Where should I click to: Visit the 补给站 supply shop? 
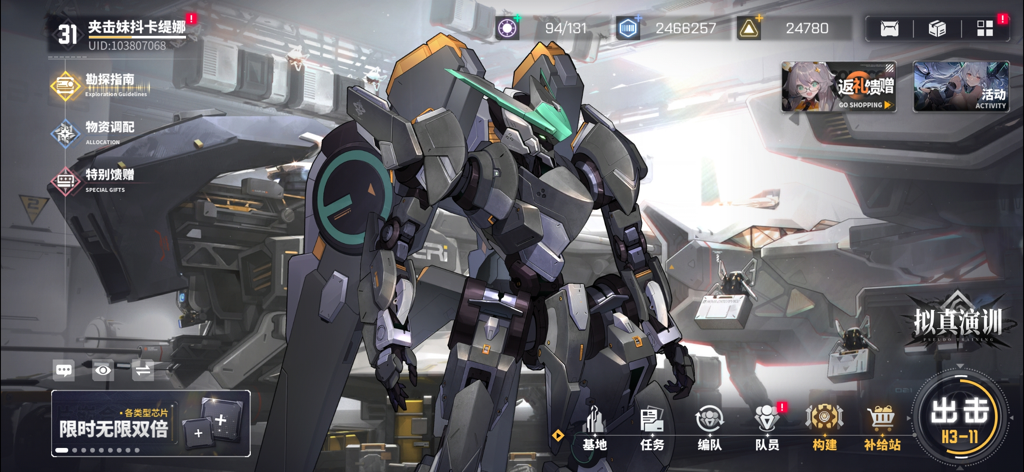coord(882,428)
